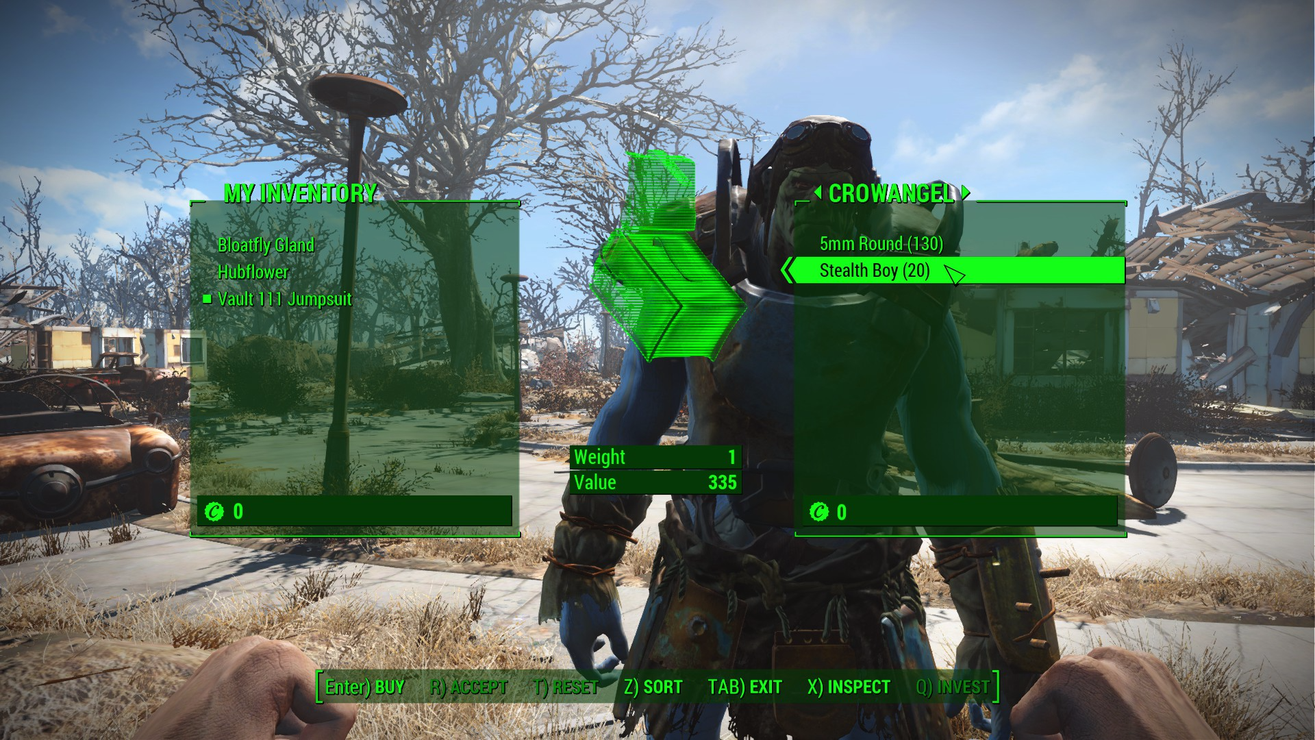Choose the Hubflower inventory item

253,272
